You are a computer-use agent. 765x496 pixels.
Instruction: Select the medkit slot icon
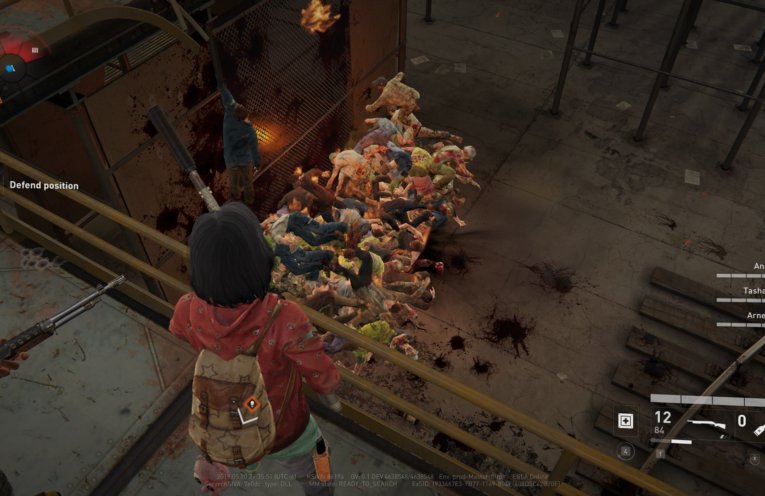click(626, 421)
